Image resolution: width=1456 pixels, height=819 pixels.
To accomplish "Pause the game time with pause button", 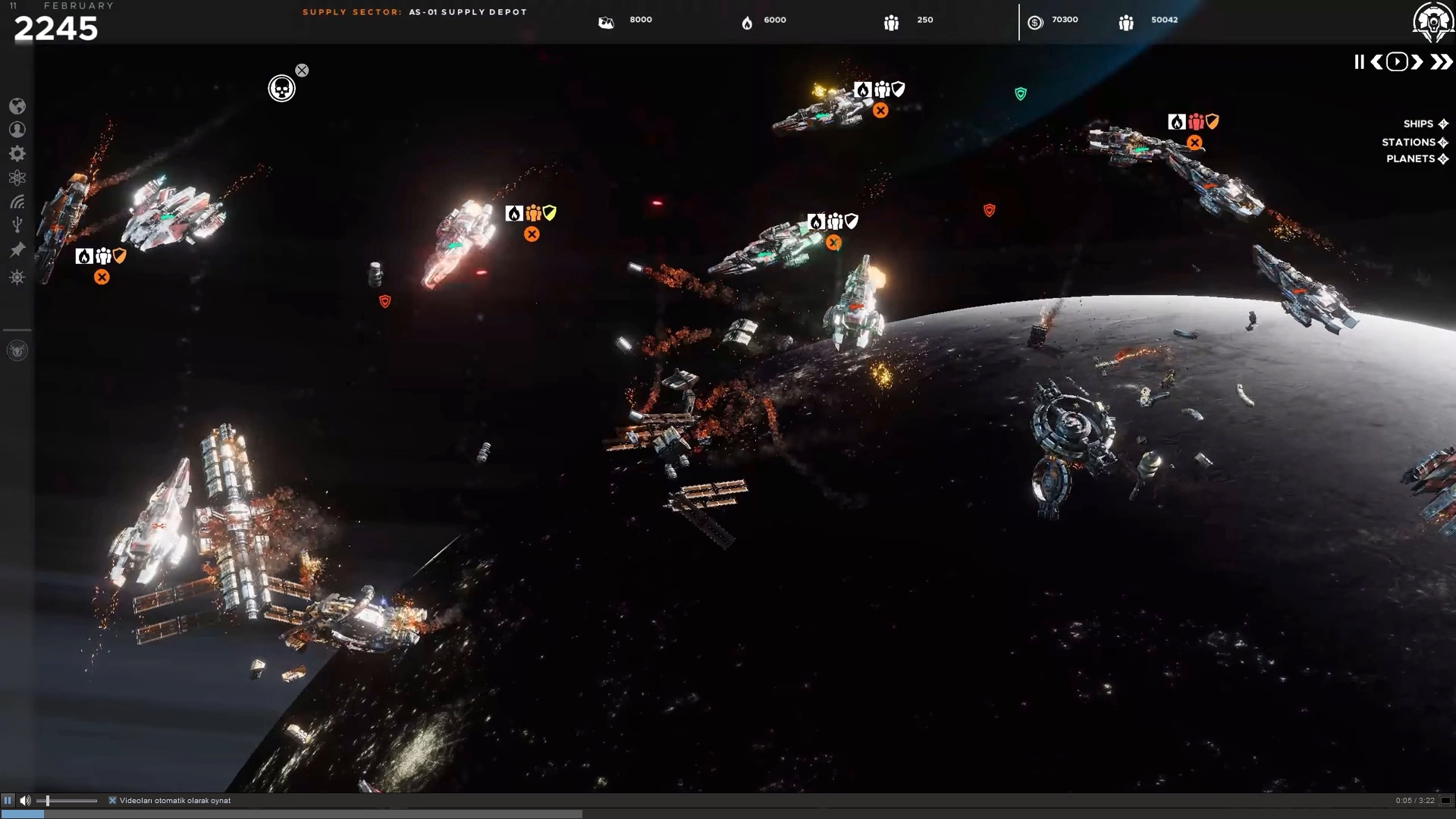I will (1359, 62).
